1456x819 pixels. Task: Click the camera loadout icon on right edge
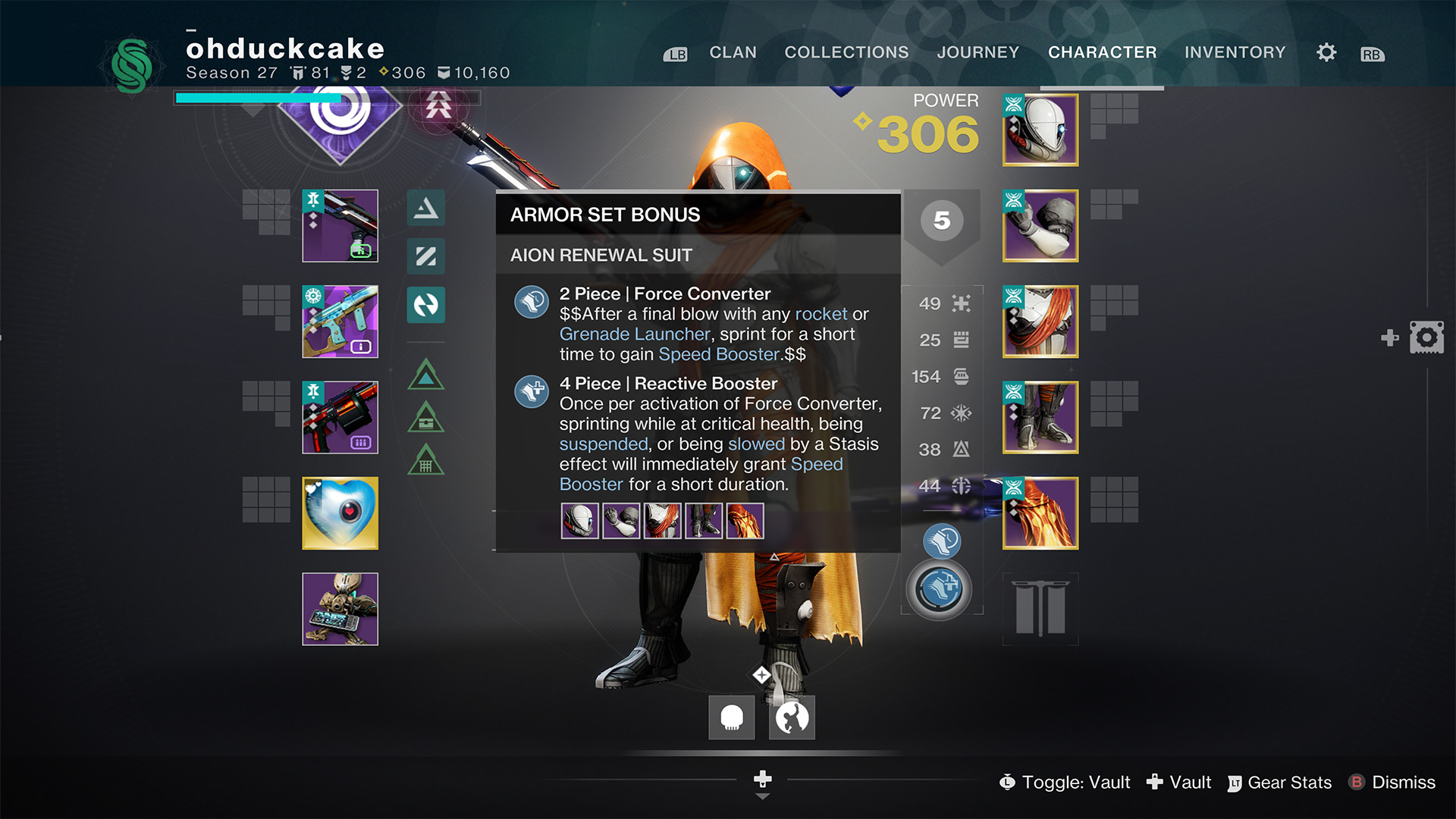coord(1427,336)
